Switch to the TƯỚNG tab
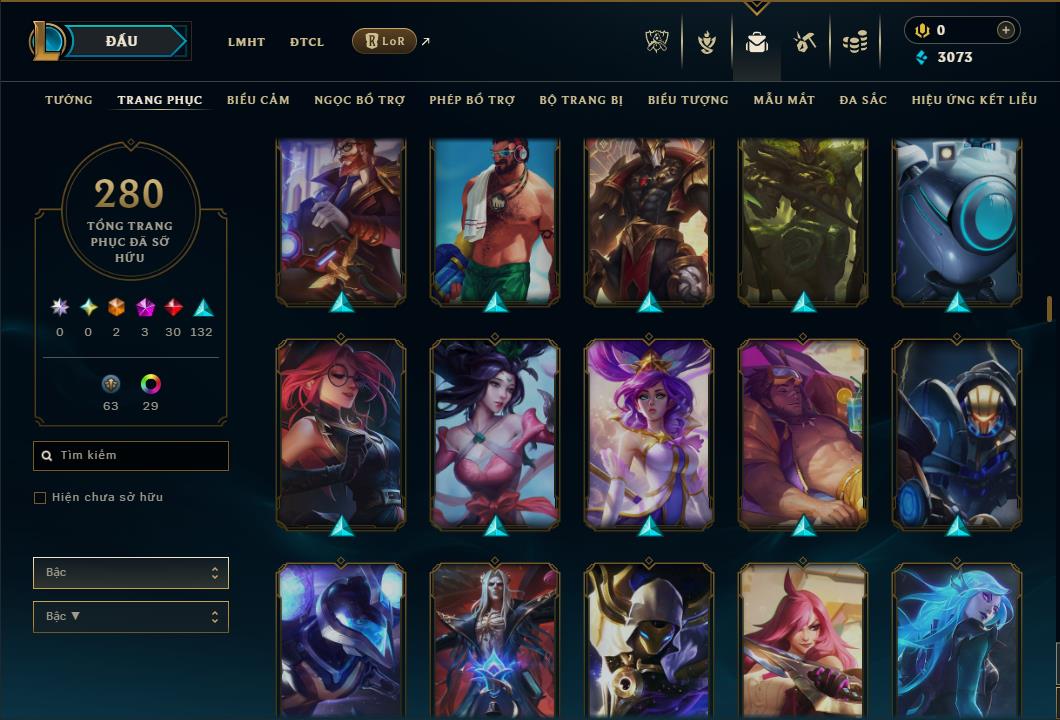The height and width of the screenshot is (720, 1060). pyautogui.click(x=69, y=100)
